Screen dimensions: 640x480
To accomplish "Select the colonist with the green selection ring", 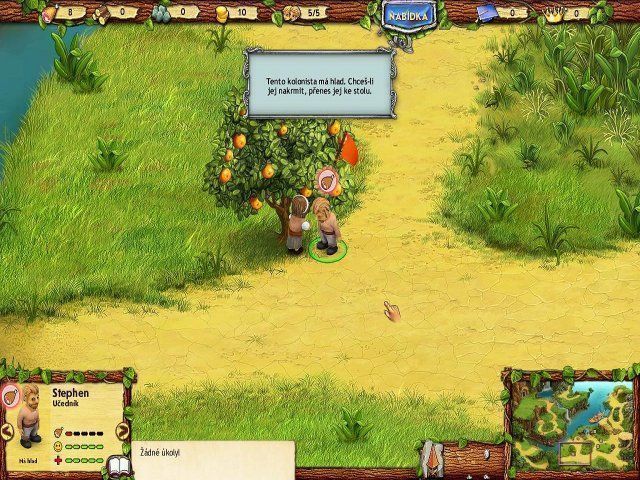I will coord(323,228).
